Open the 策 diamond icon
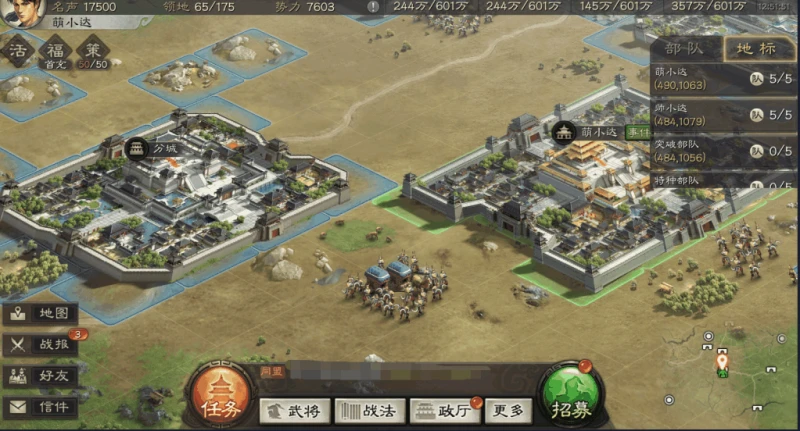This screenshot has height=431, width=800. [92, 50]
